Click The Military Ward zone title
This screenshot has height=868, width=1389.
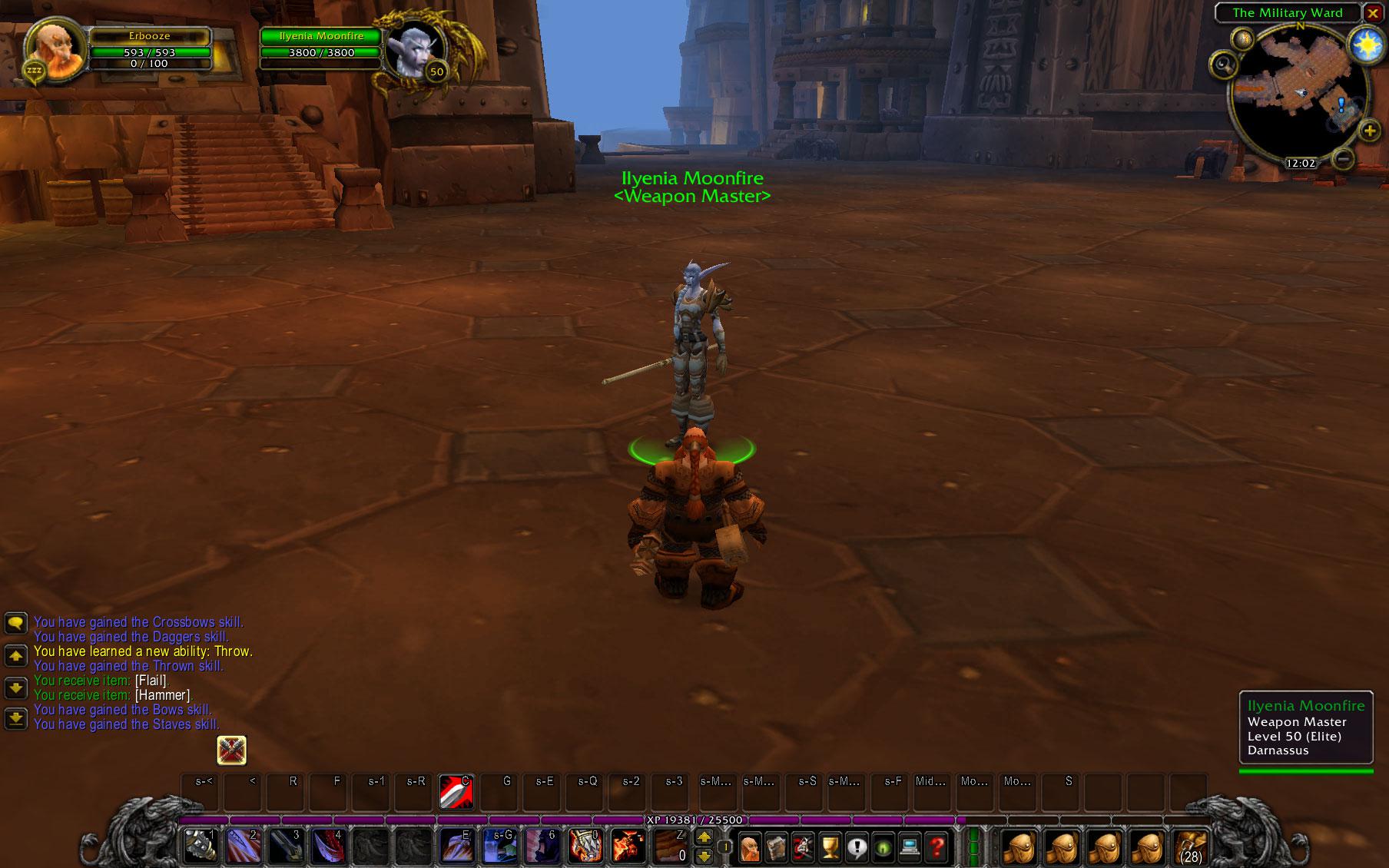click(x=1289, y=12)
